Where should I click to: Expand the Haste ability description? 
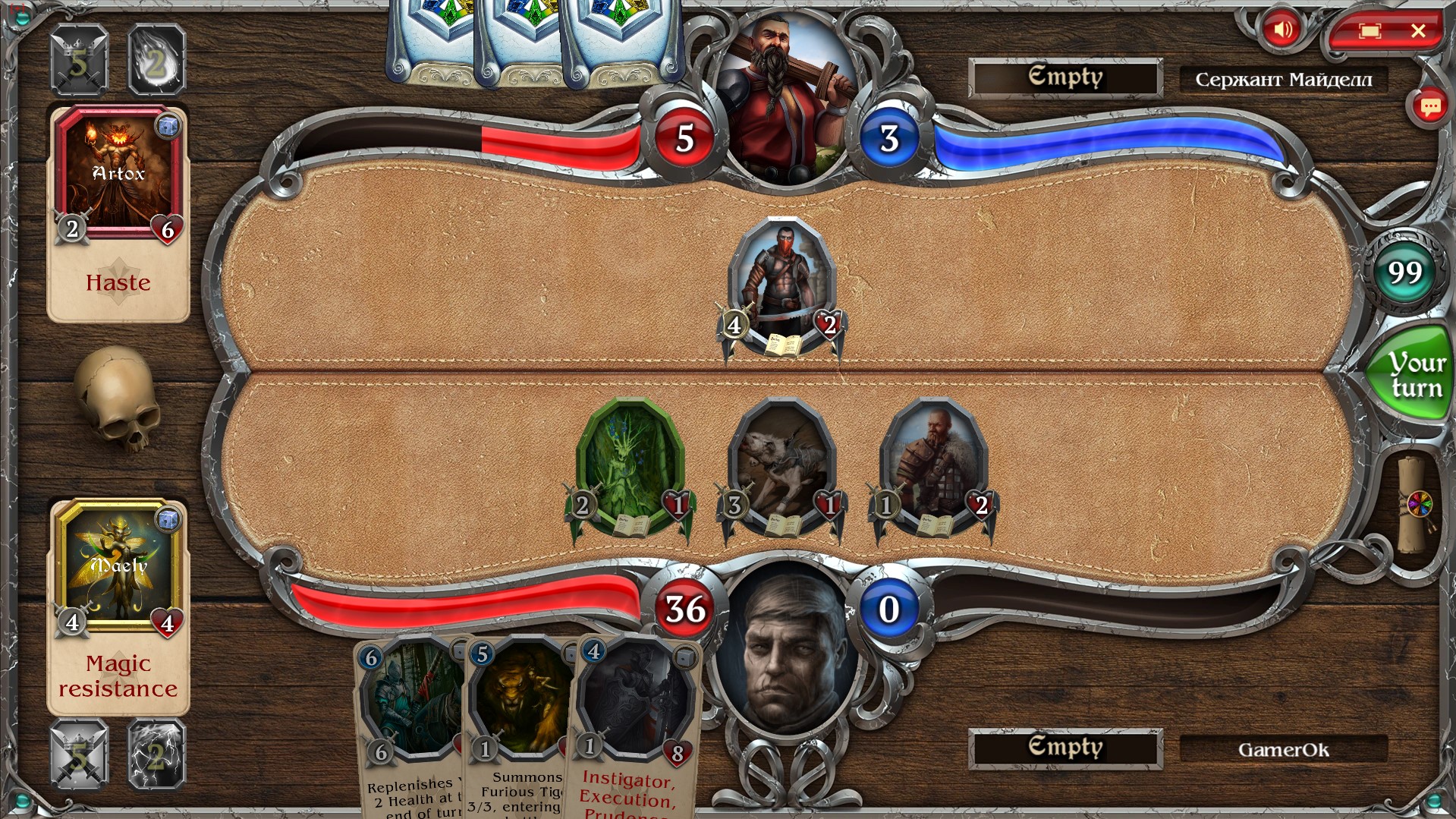point(118,283)
